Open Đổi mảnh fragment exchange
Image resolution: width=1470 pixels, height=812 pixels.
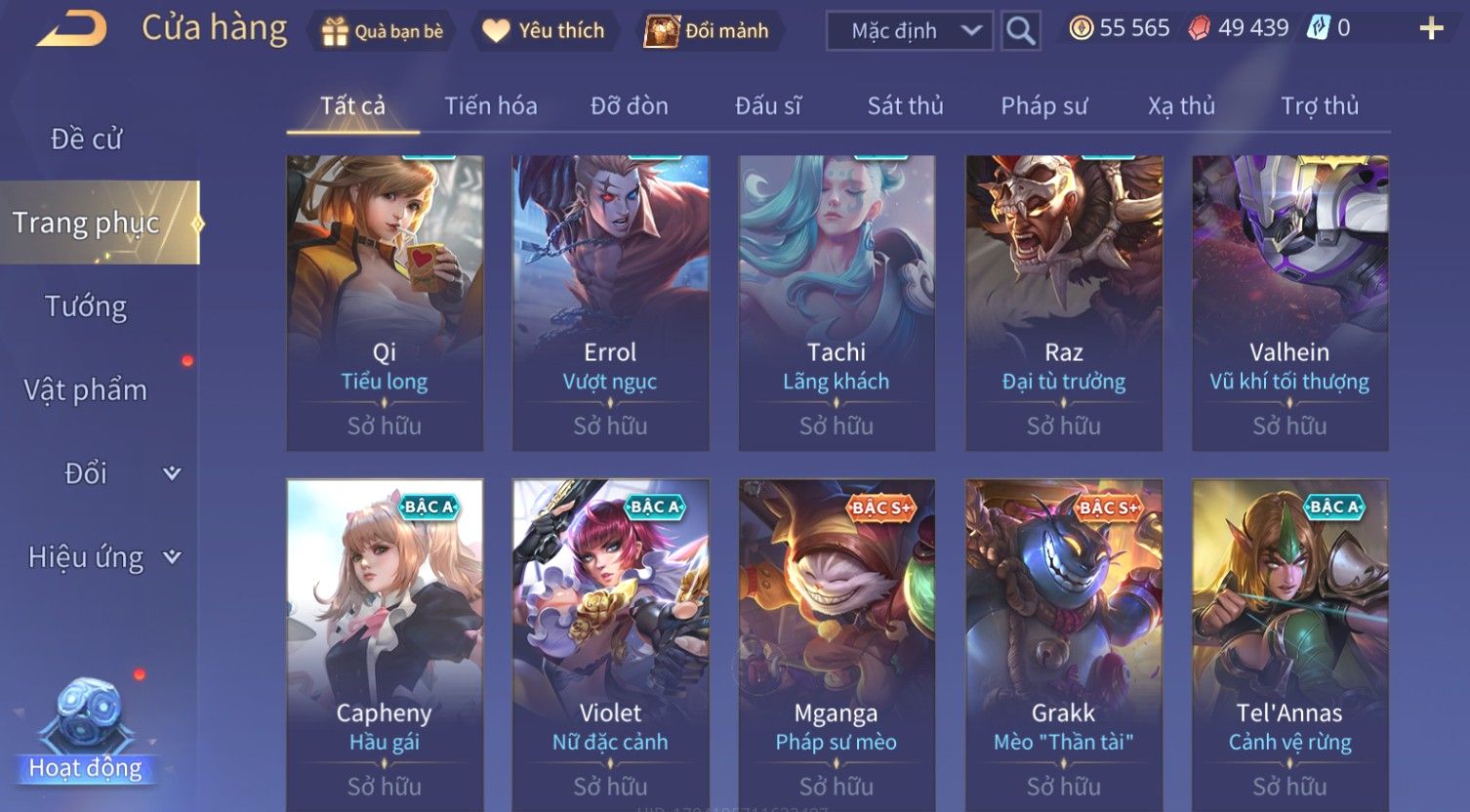click(708, 31)
